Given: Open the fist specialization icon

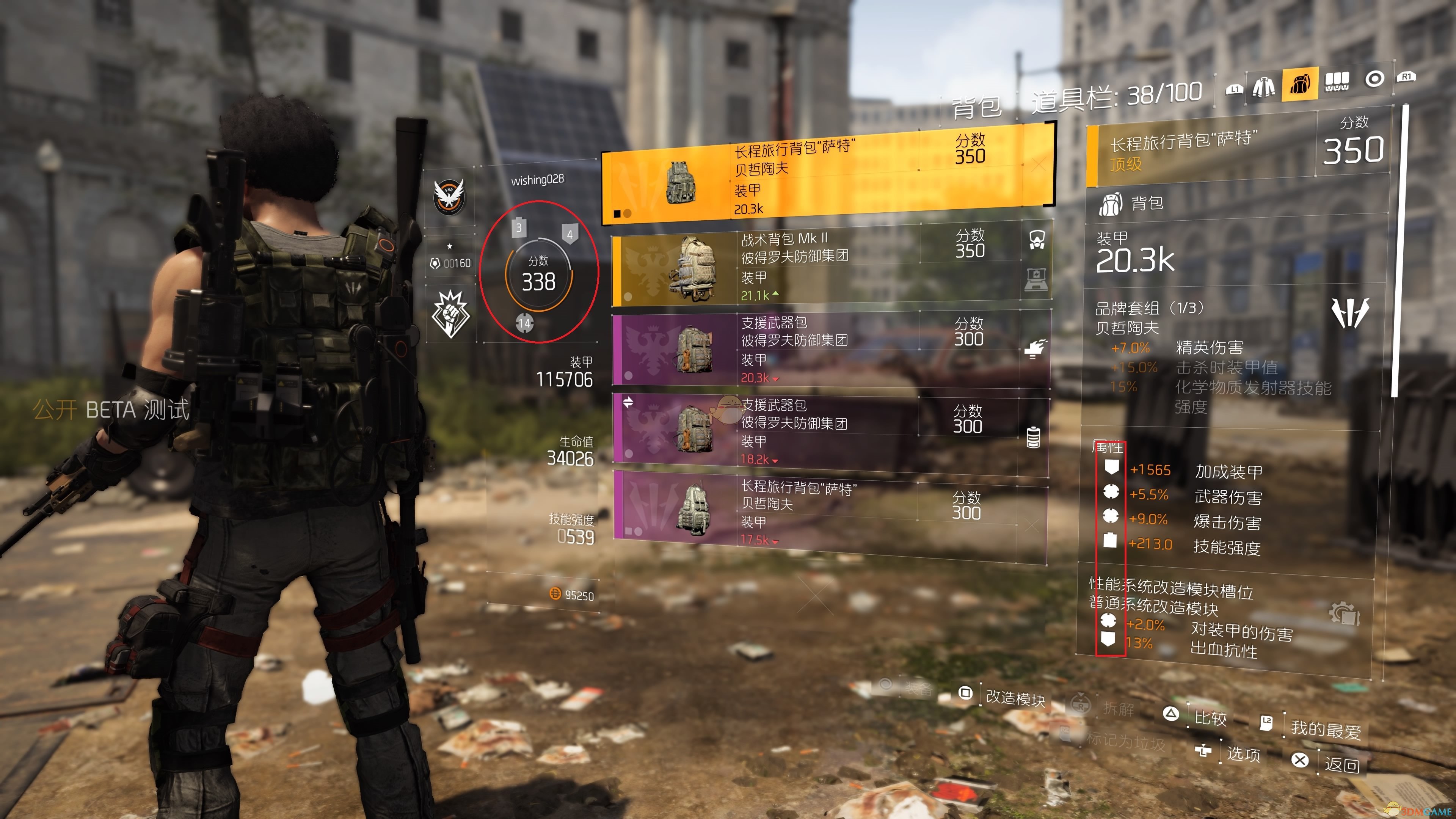Looking at the screenshot, I should 450,313.
